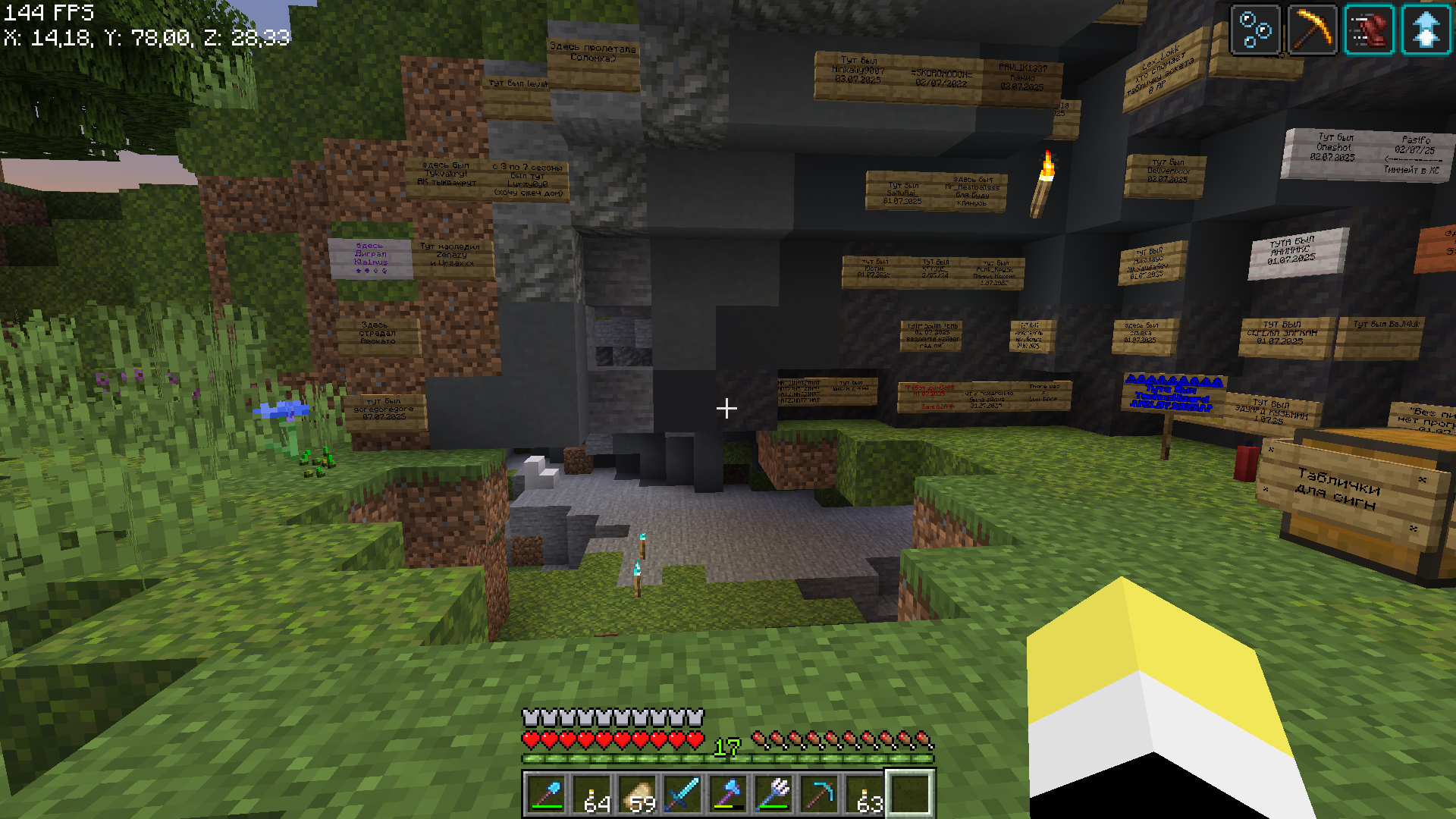
Task: Select the diamond pickaxe slot
Action: 820,794
